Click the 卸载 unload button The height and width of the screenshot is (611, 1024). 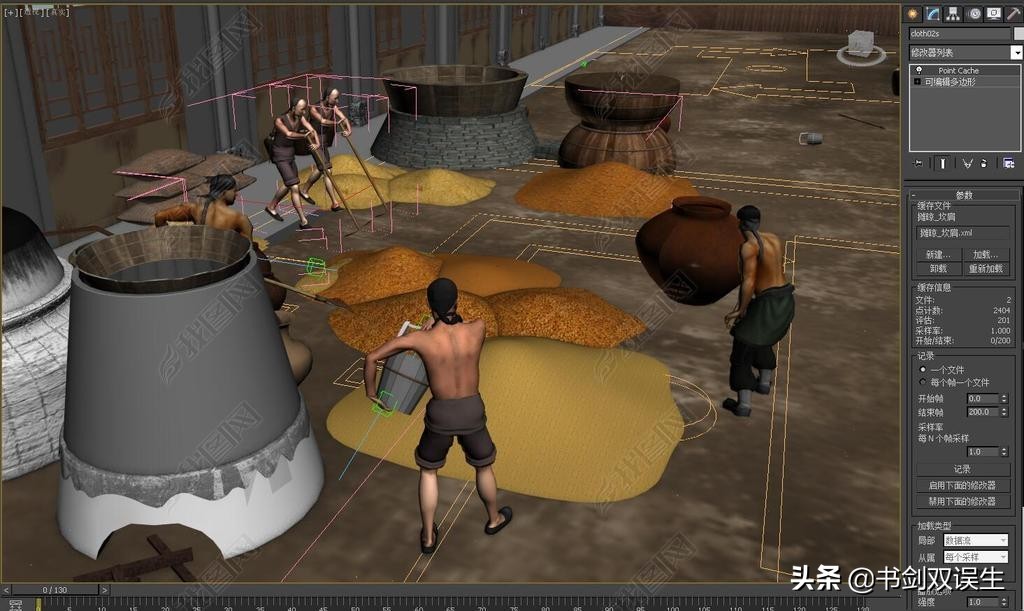click(937, 268)
